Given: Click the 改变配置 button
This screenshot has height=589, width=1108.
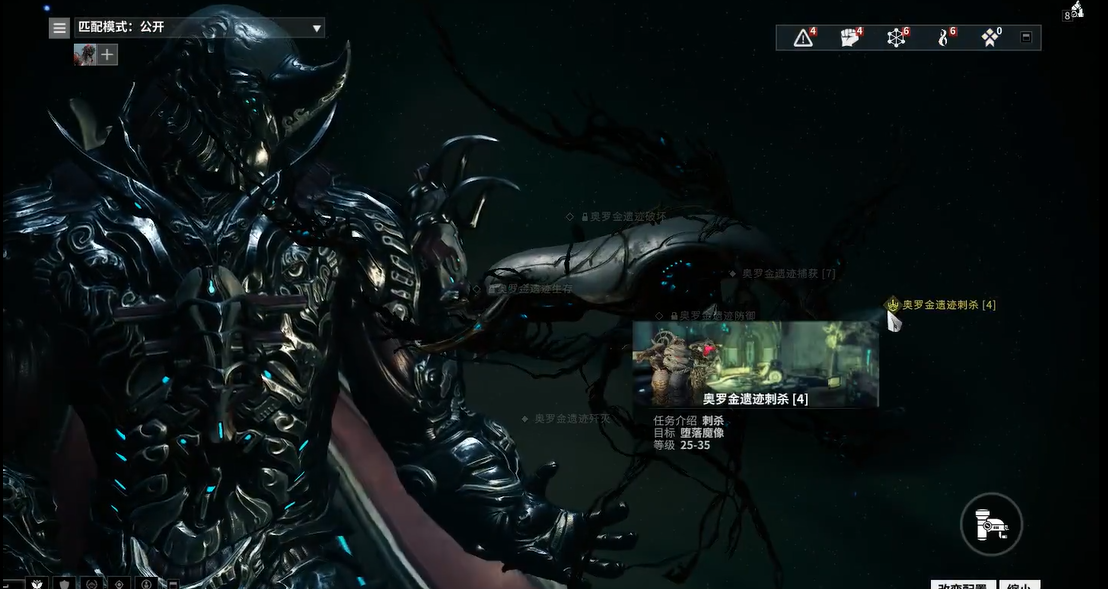Looking at the screenshot, I should (x=962, y=584).
